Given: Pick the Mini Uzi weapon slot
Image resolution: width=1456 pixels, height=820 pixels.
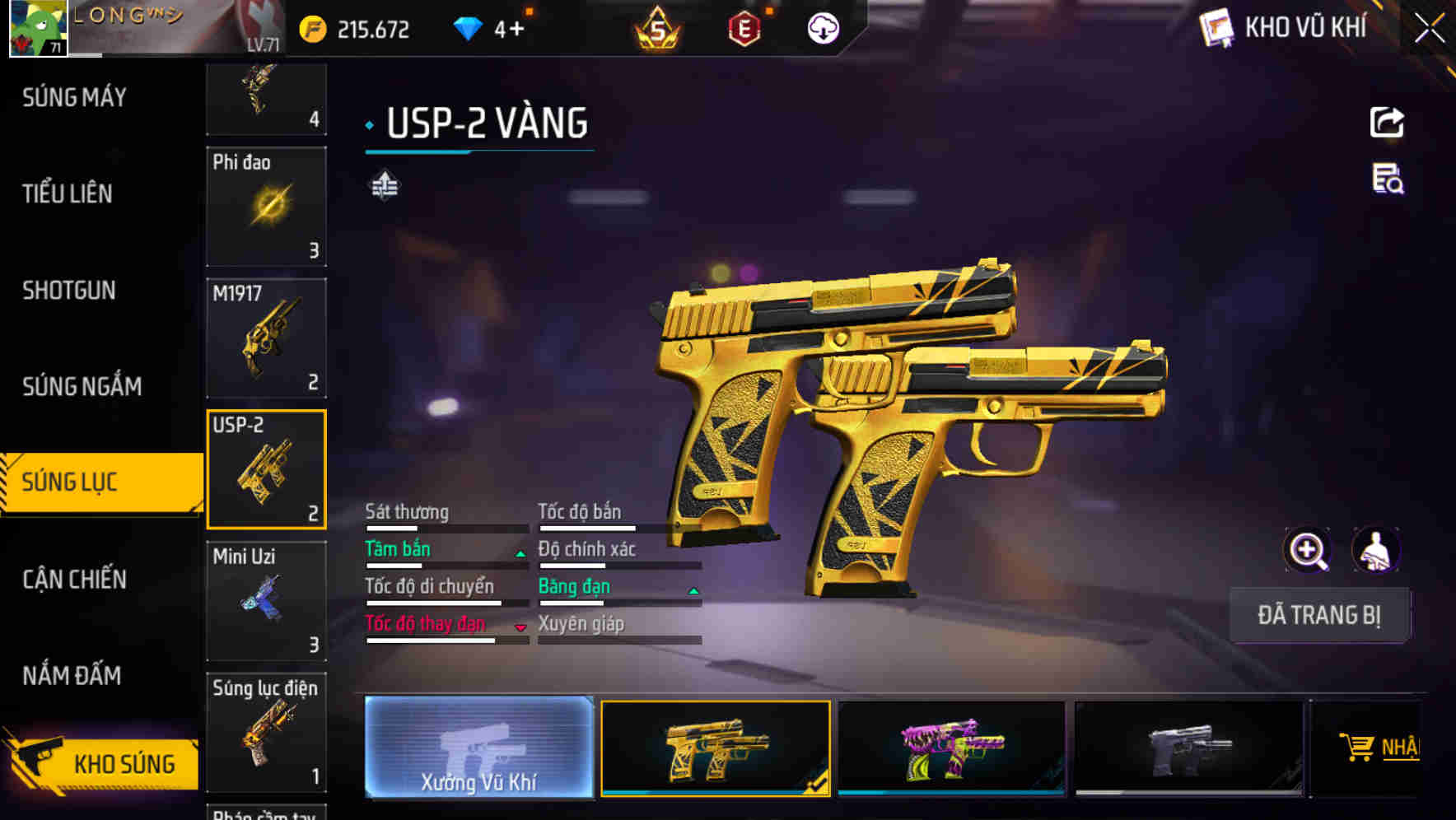Looking at the screenshot, I should (x=266, y=601).
